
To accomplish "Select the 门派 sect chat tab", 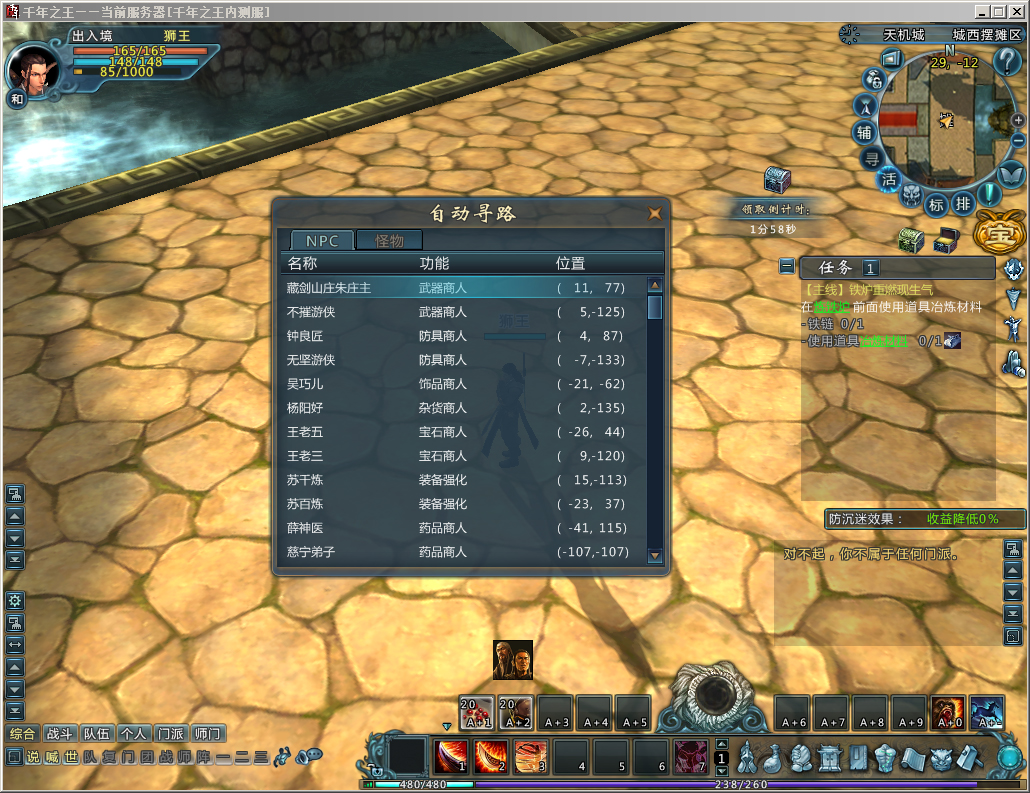I will (x=170, y=733).
